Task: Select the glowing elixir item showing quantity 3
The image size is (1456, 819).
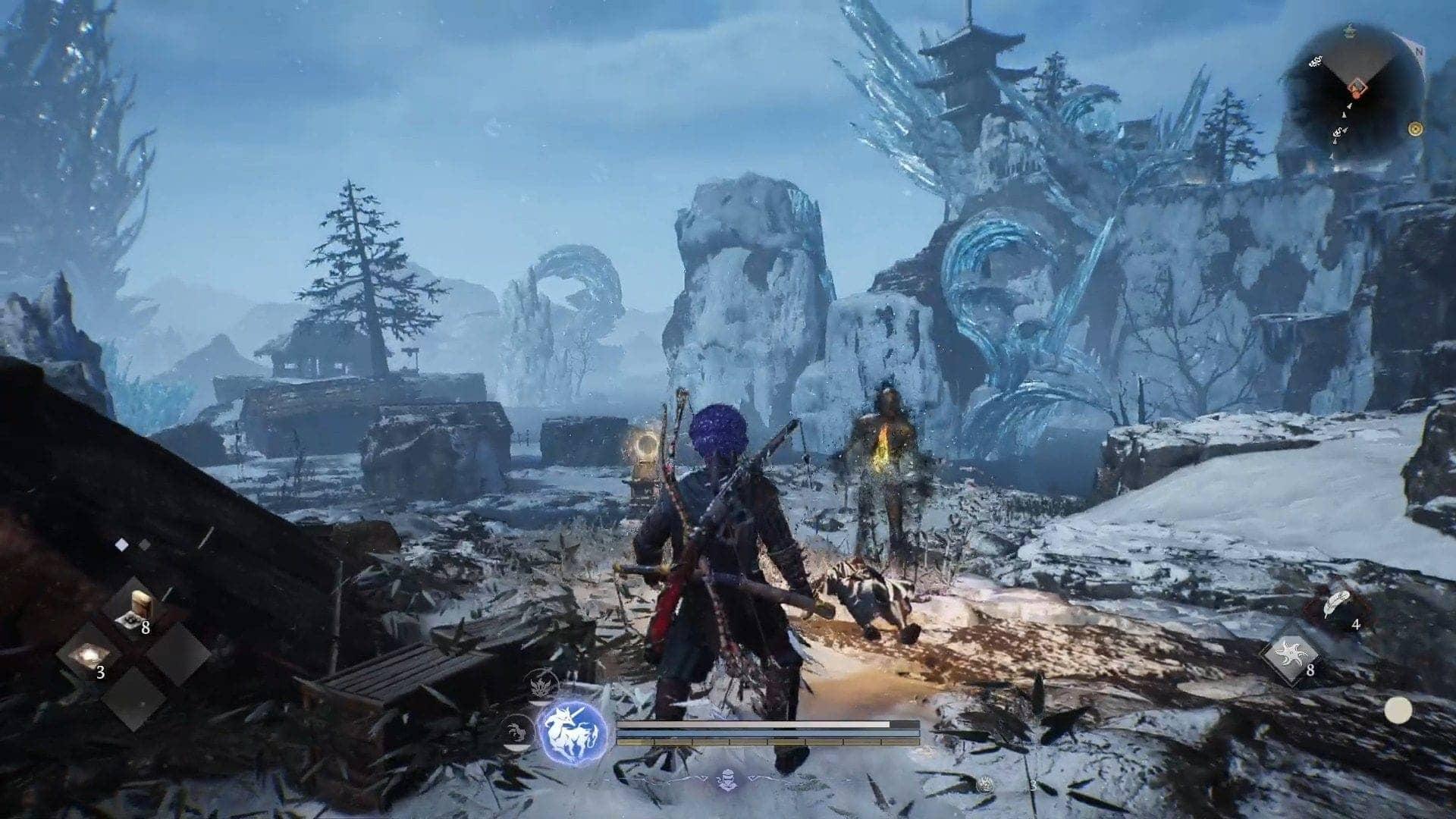Action: pos(90,654)
